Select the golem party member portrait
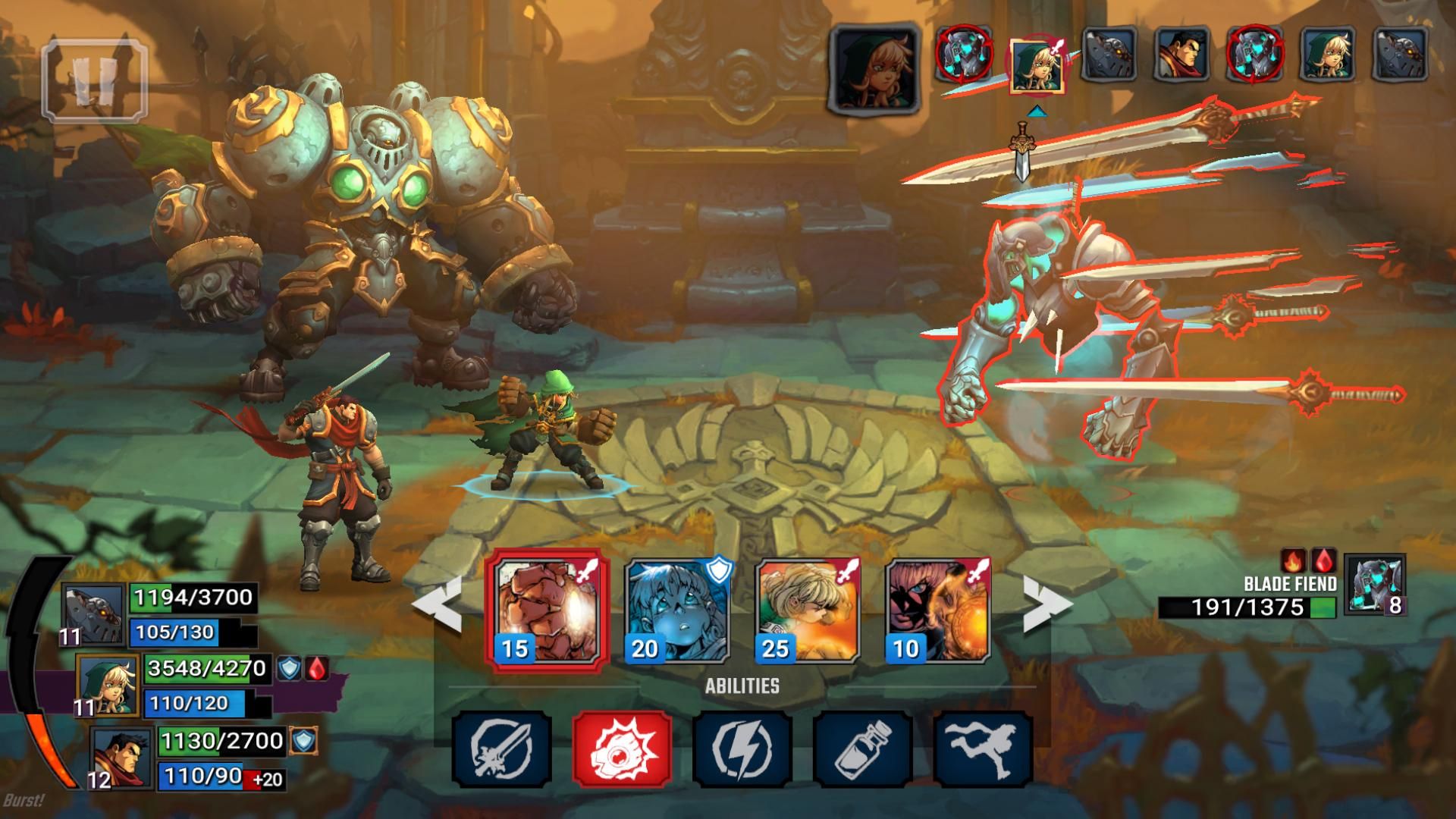 click(93, 614)
